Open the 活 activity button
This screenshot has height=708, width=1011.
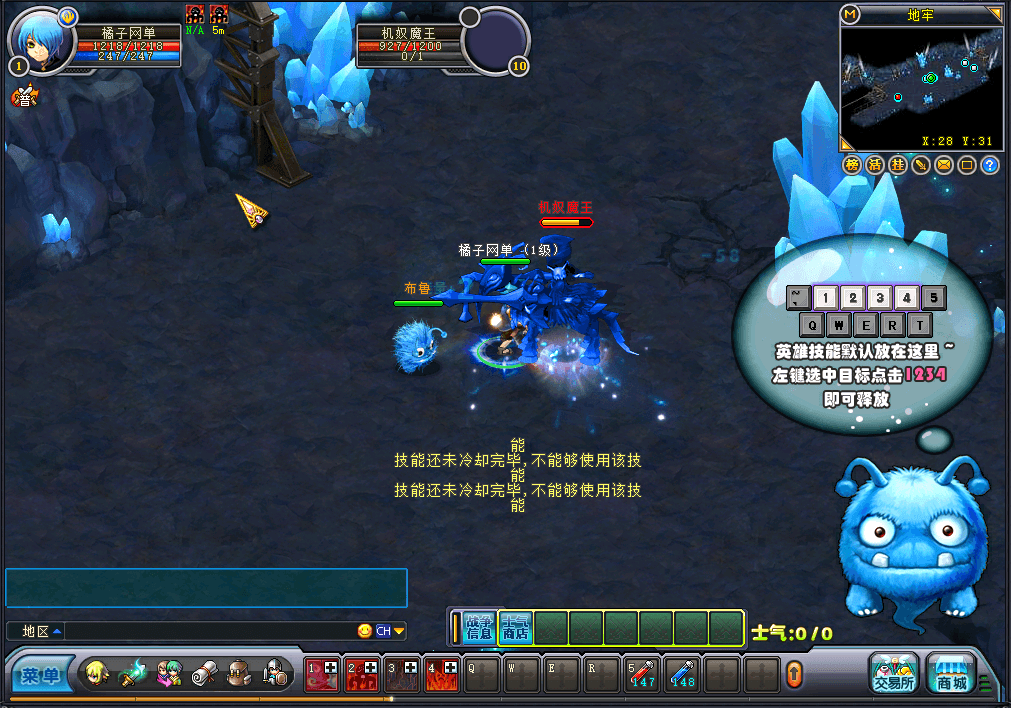point(875,165)
